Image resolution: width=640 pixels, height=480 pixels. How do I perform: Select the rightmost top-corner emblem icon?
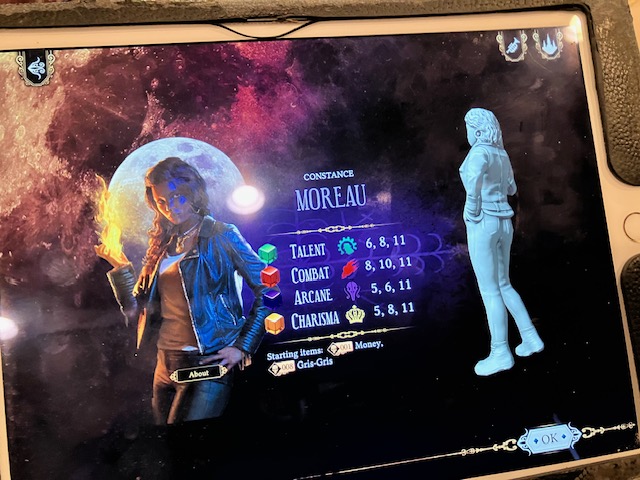tap(549, 44)
